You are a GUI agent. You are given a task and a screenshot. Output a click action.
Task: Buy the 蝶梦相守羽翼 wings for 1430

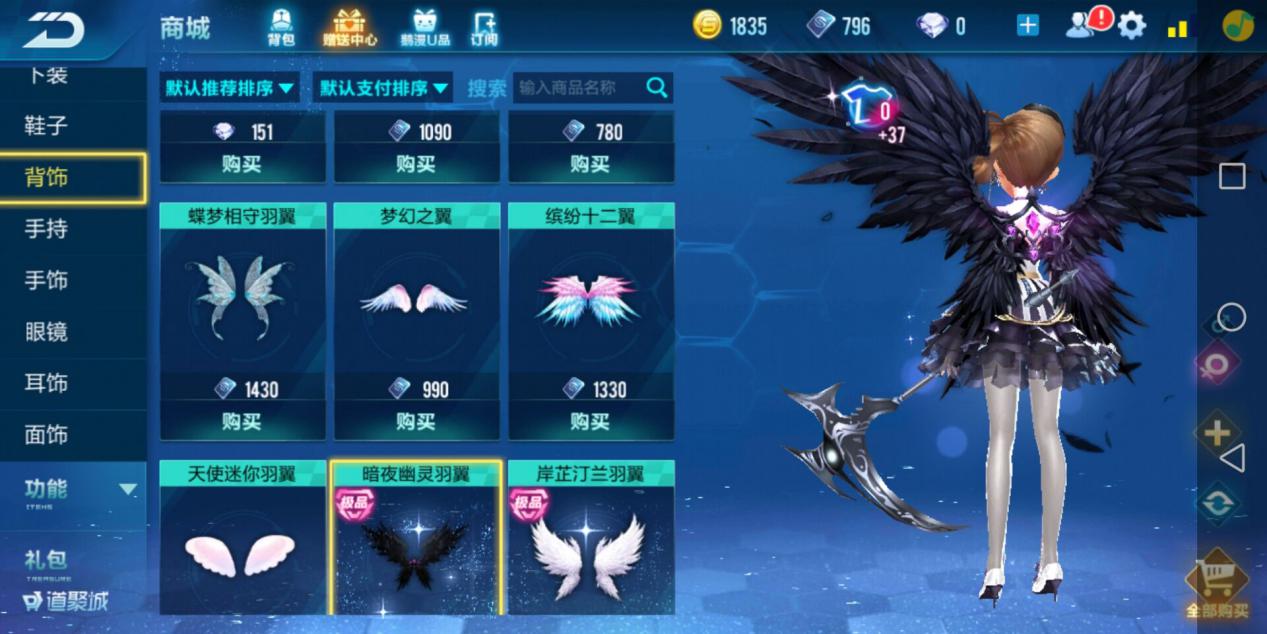click(242, 422)
